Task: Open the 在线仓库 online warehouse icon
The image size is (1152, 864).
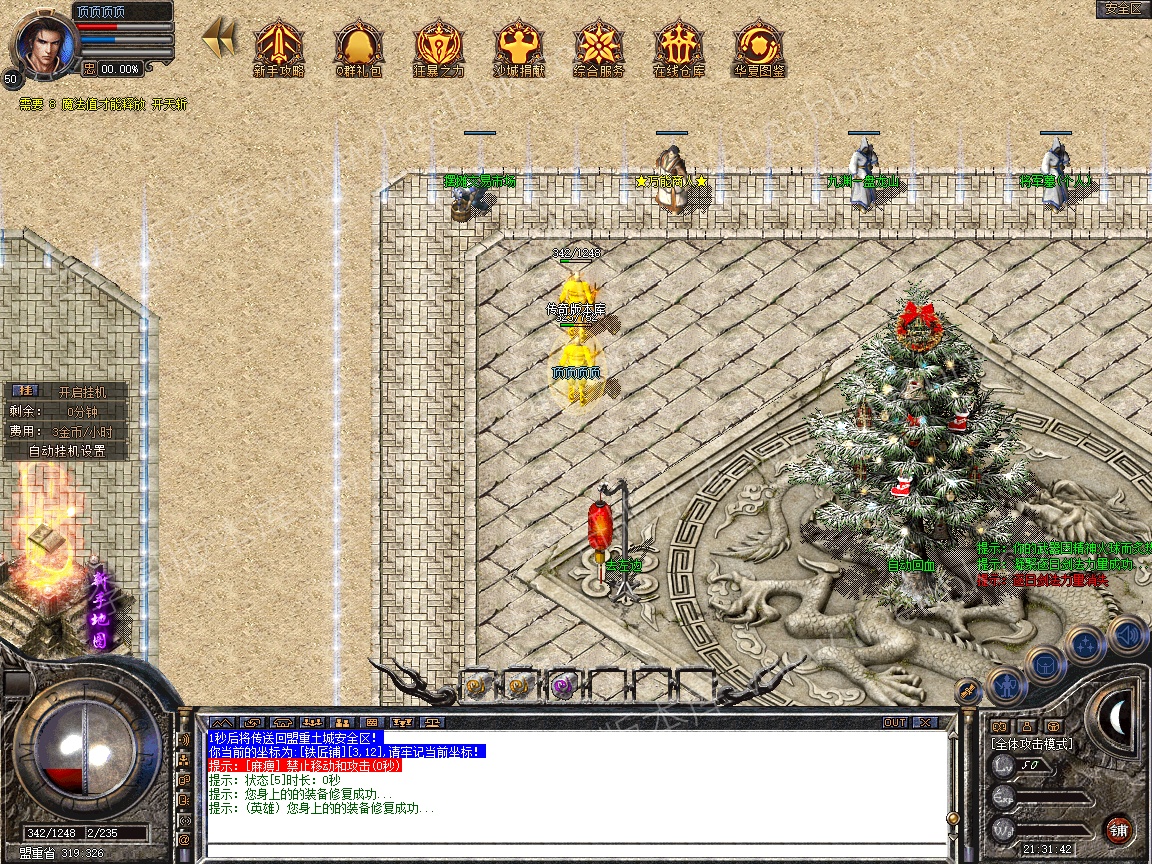Action: [x=678, y=47]
